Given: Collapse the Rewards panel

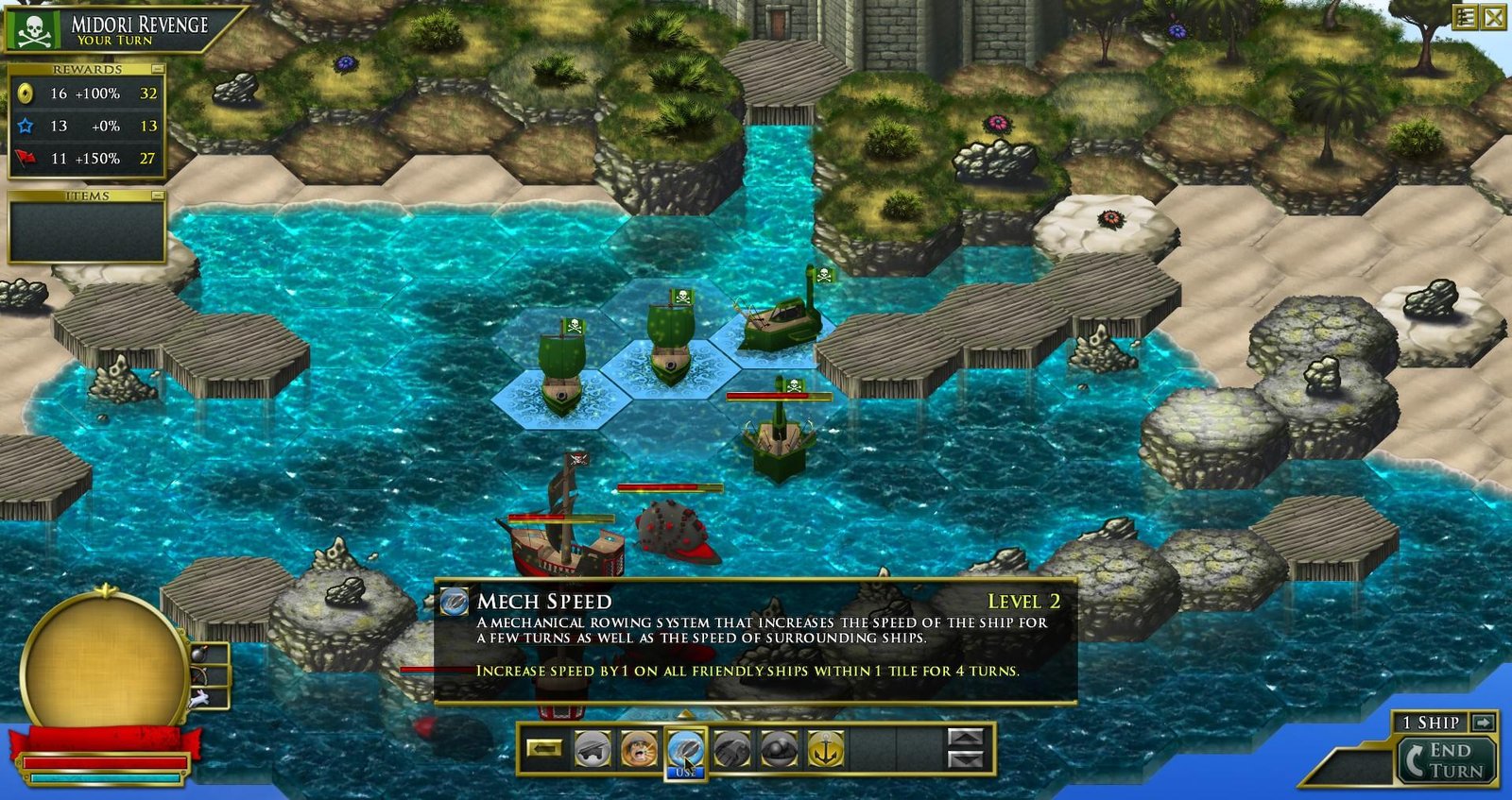Looking at the screenshot, I should (157, 70).
